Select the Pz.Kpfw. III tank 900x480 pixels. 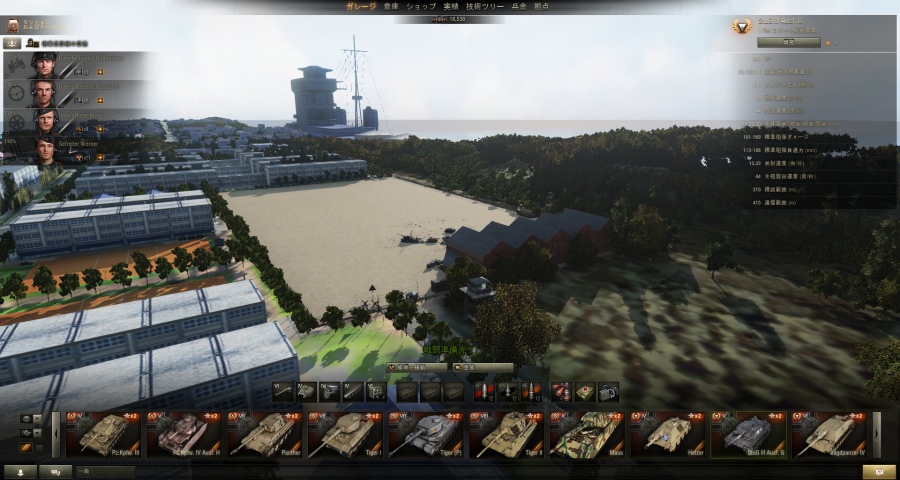pos(104,434)
